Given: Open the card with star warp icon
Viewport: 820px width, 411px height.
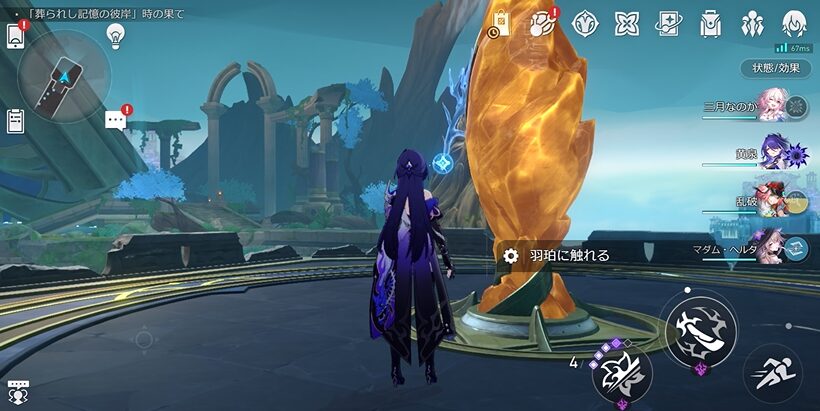Looking at the screenshot, I should click(668, 23).
